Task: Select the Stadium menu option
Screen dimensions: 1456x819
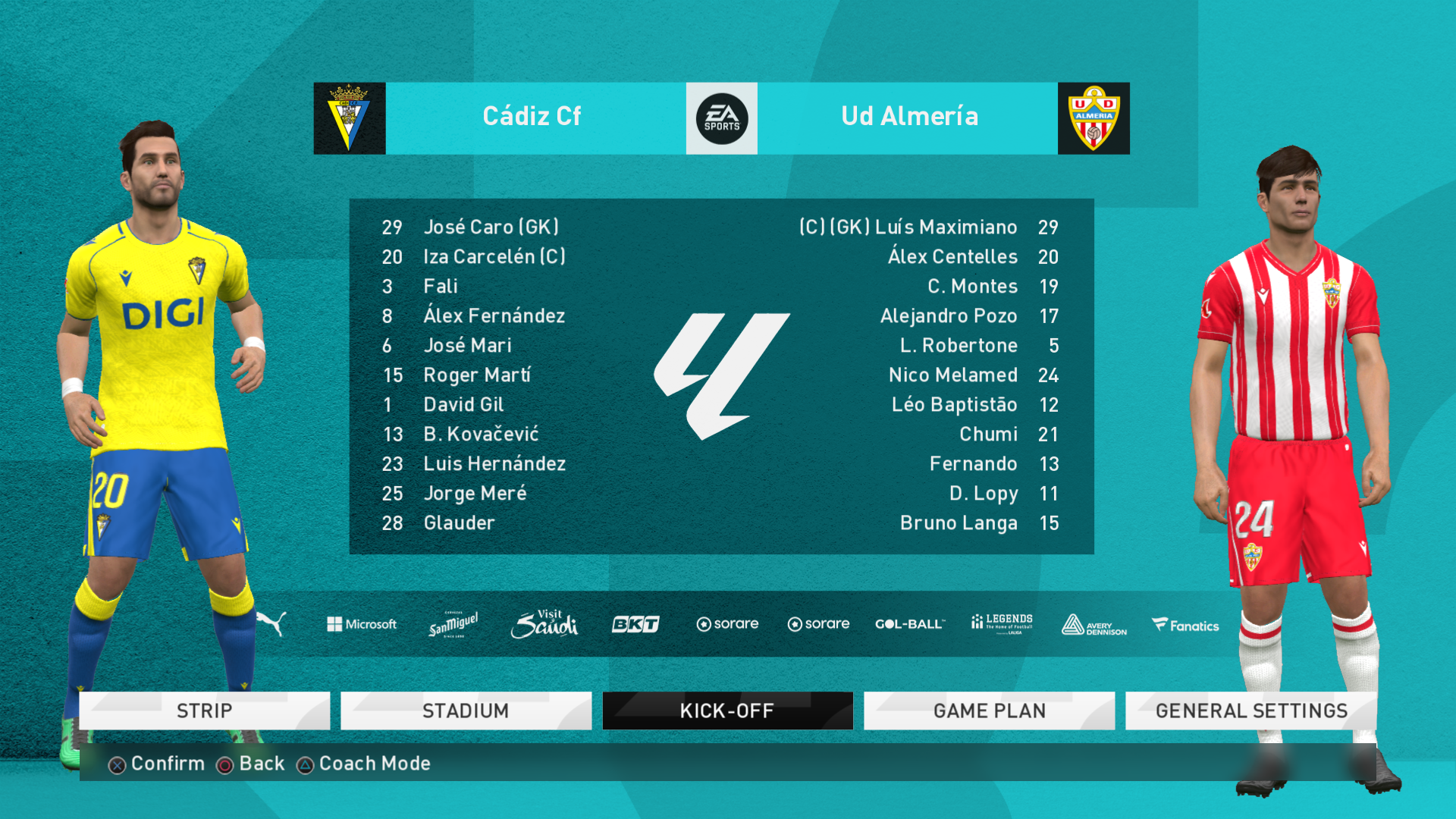Action: point(466,711)
